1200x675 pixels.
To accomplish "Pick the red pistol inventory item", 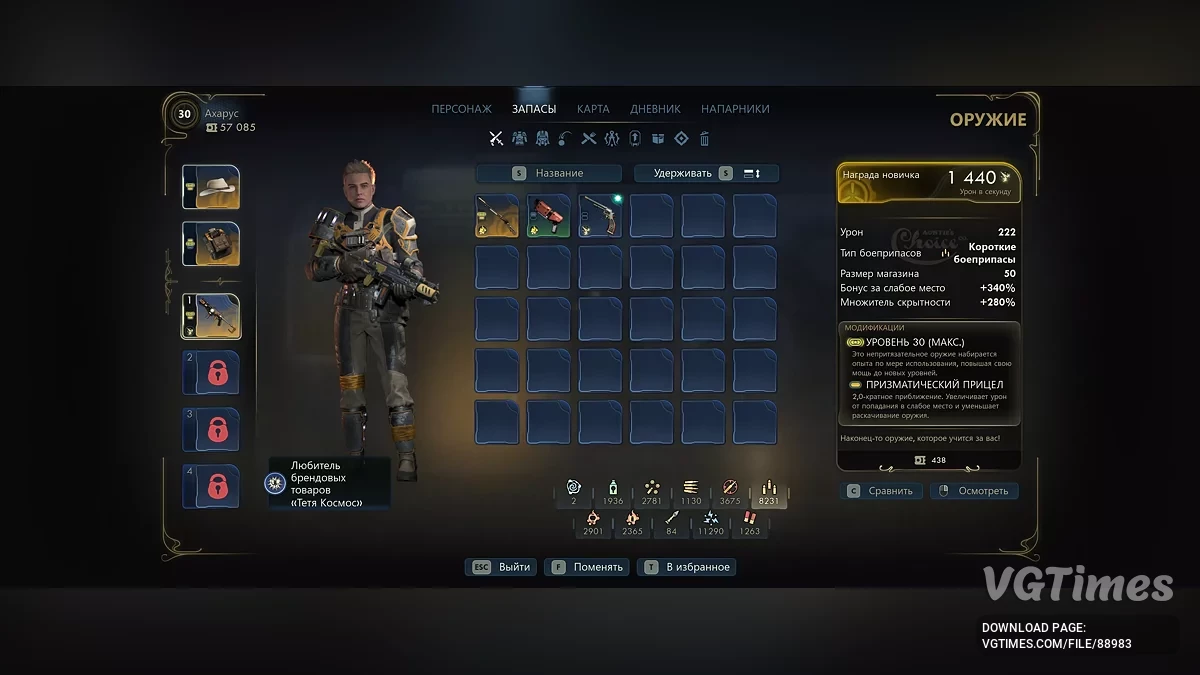I will pyautogui.click(x=548, y=216).
